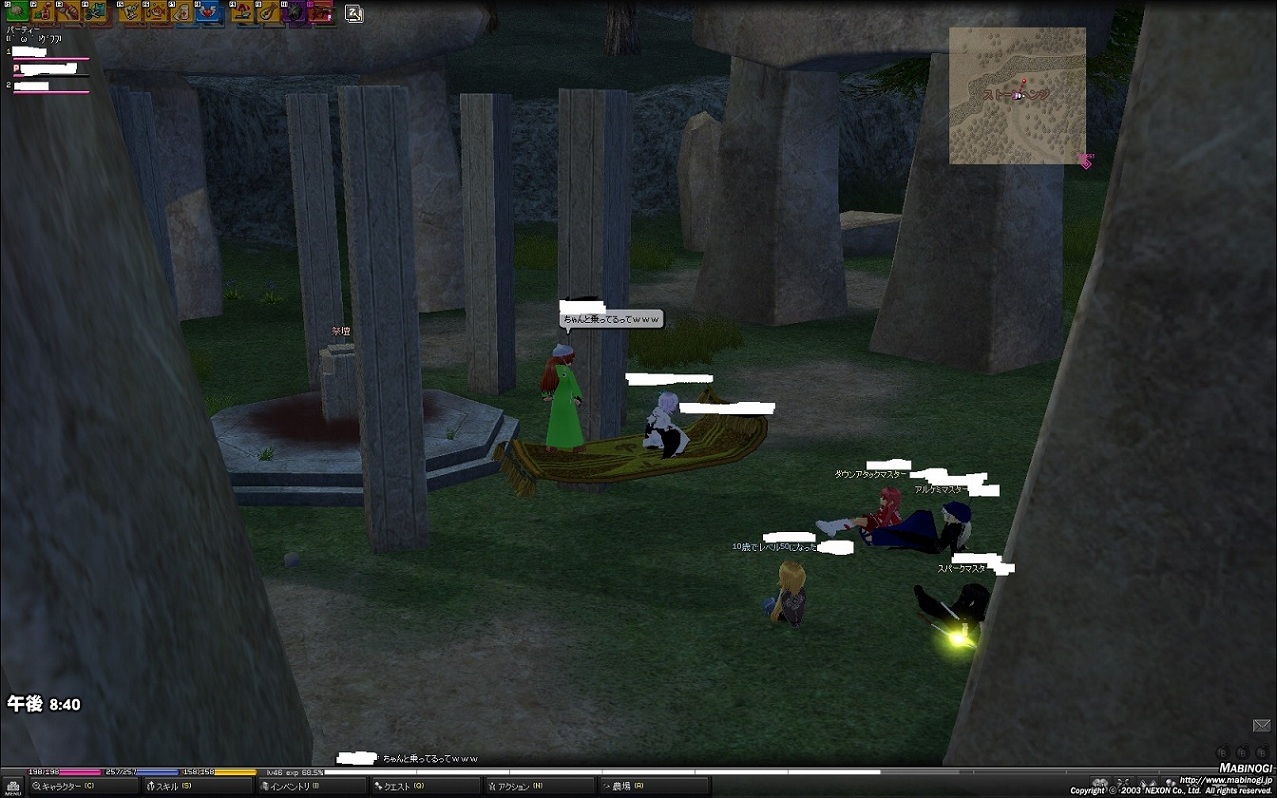Open the main MENU button
The width and height of the screenshot is (1277, 798).
(14, 788)
